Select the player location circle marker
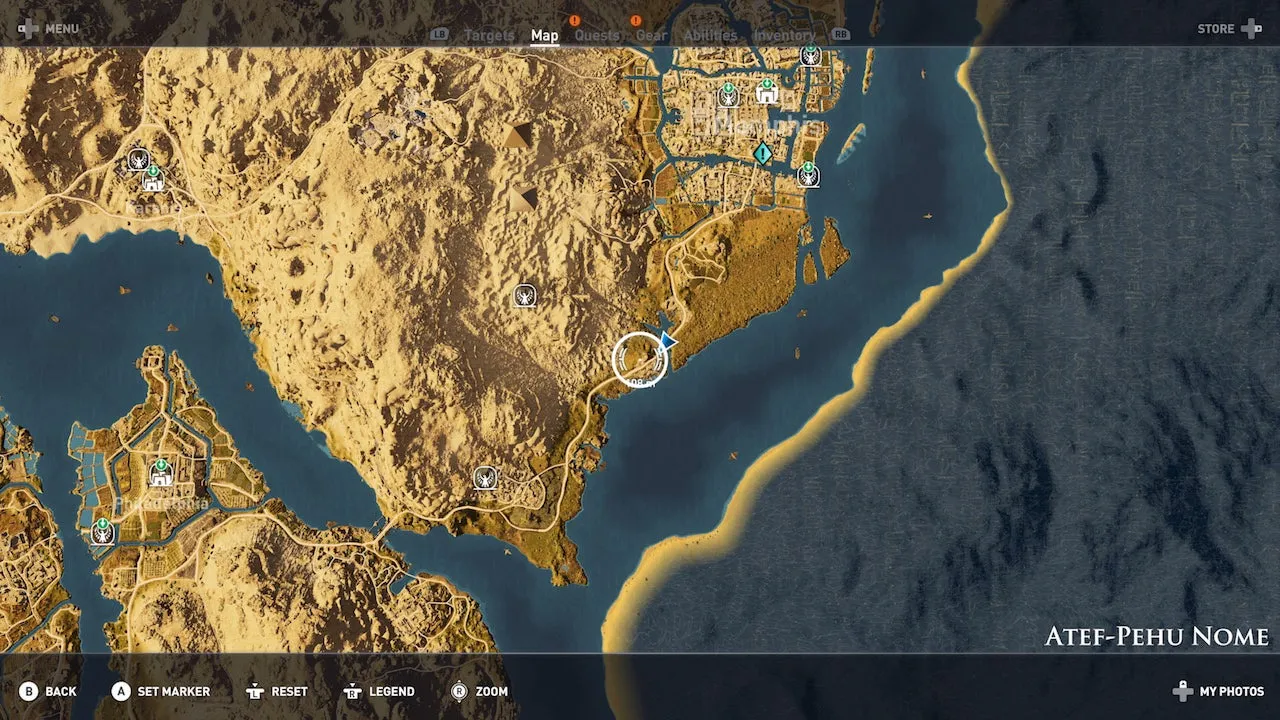 click(639, 359)
